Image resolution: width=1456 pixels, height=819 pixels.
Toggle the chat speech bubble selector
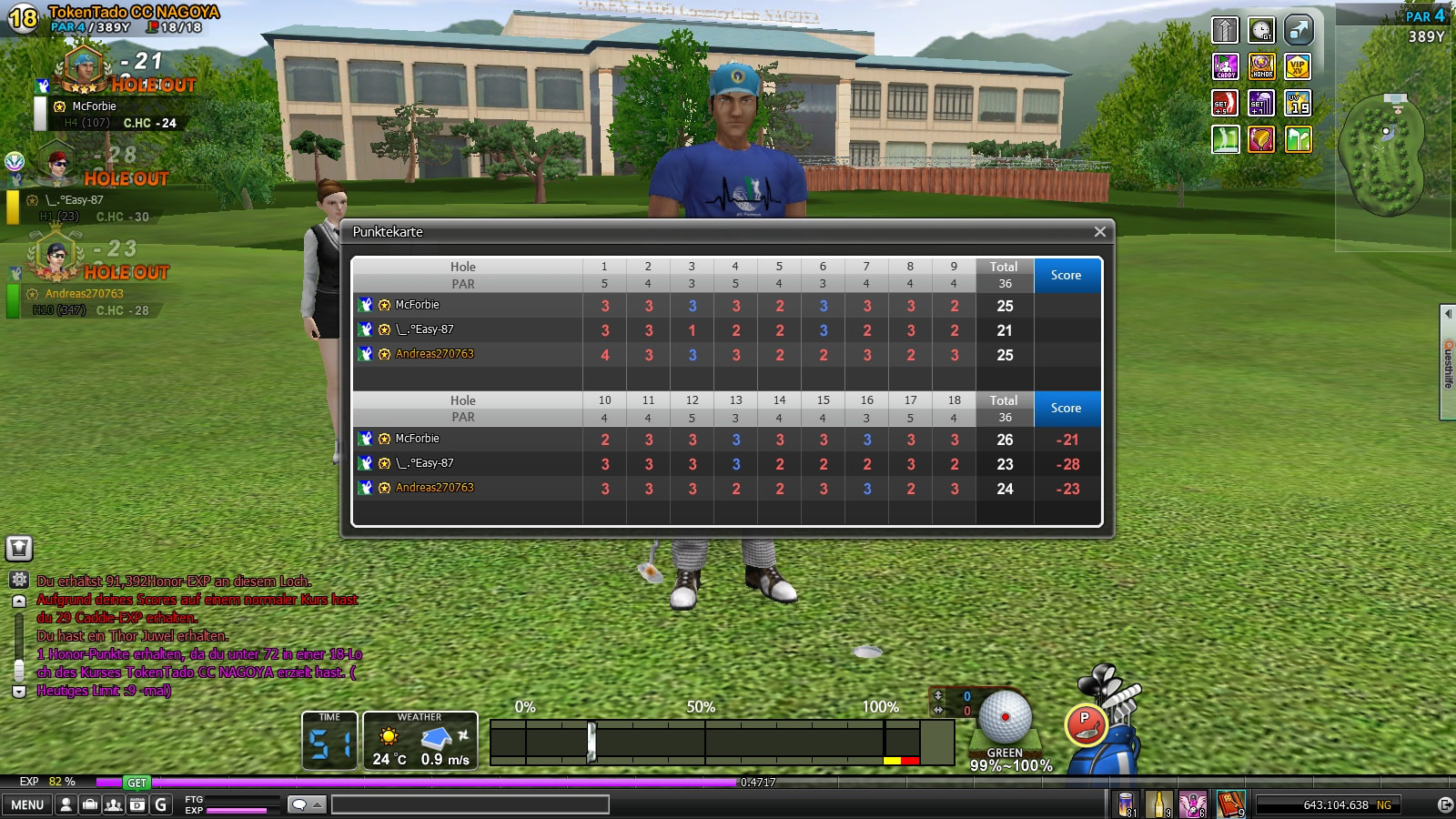click(x=306, y=804)
